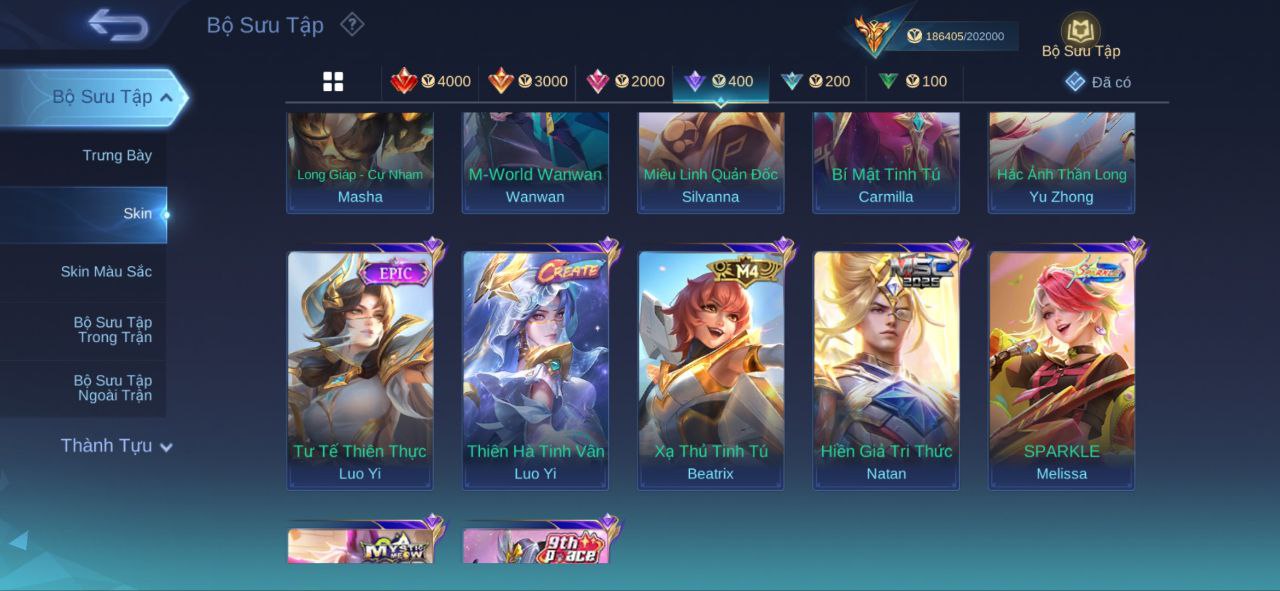1280x591 pixels.
Task: Open Bộ Sưu Tập Trong Trận
Action: tap(113, 330)
